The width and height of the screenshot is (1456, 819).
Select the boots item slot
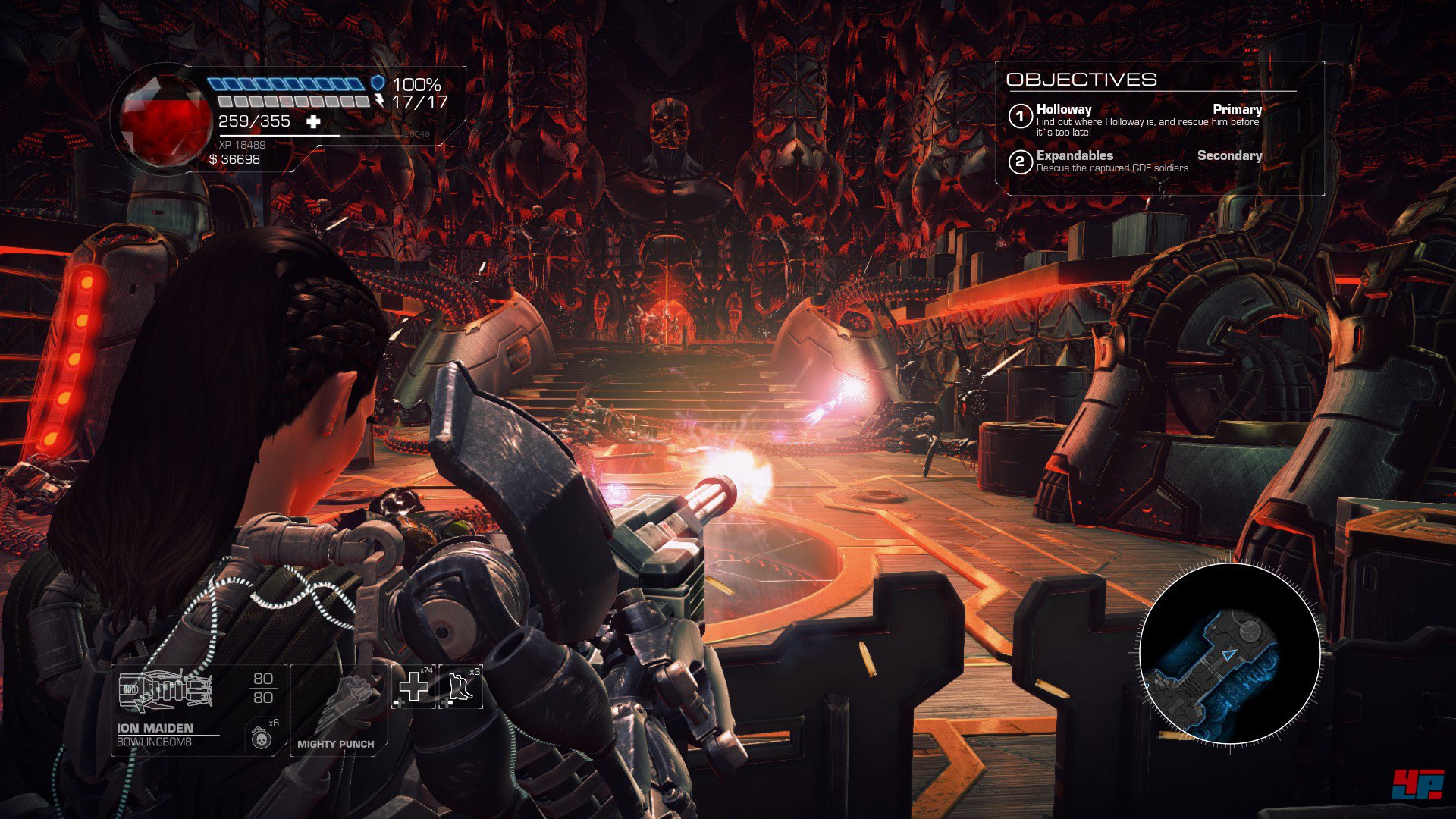pyautogui.click(x=460, y=686)
